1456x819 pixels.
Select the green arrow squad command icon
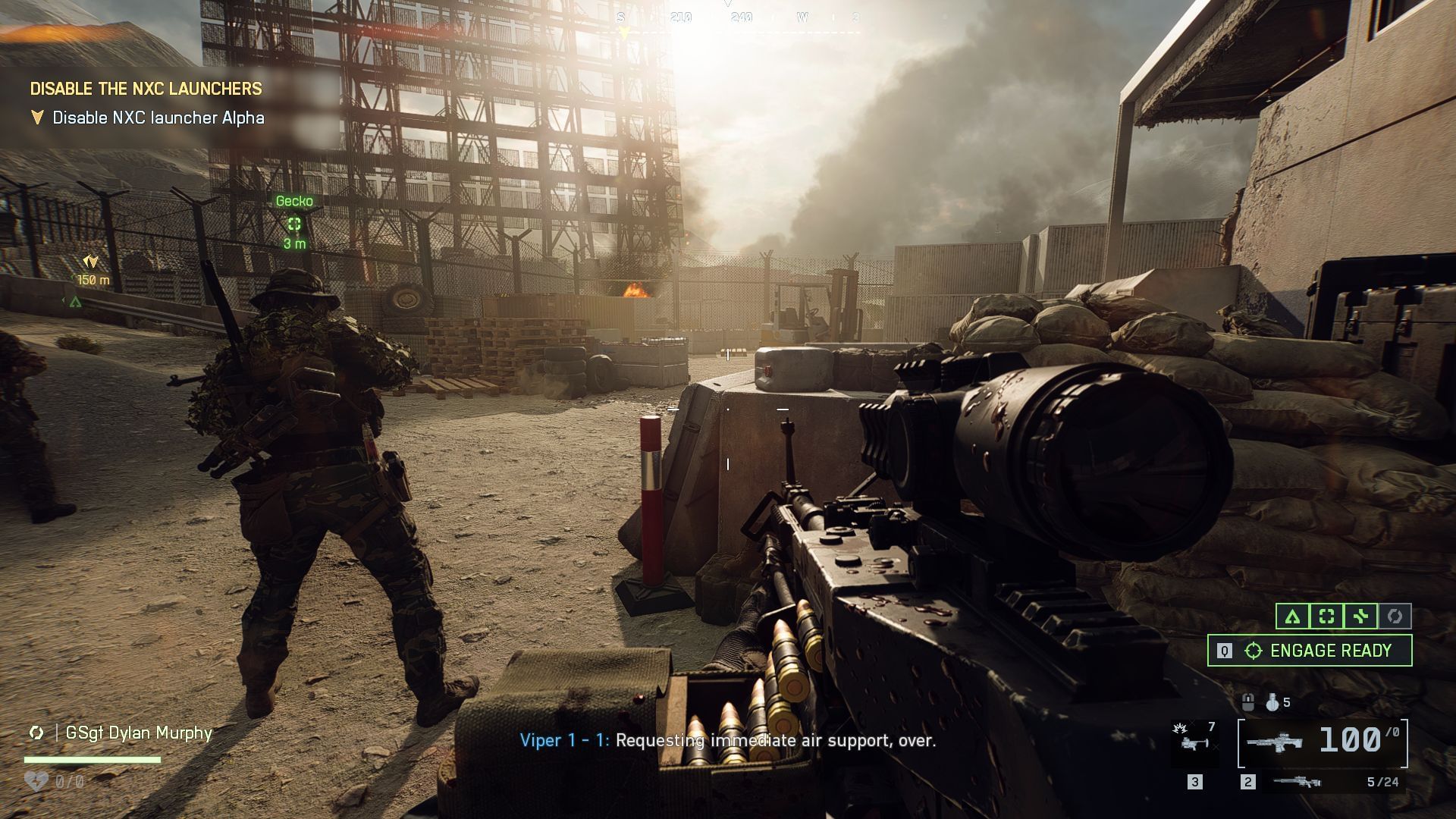click(x=1292, y=617)
